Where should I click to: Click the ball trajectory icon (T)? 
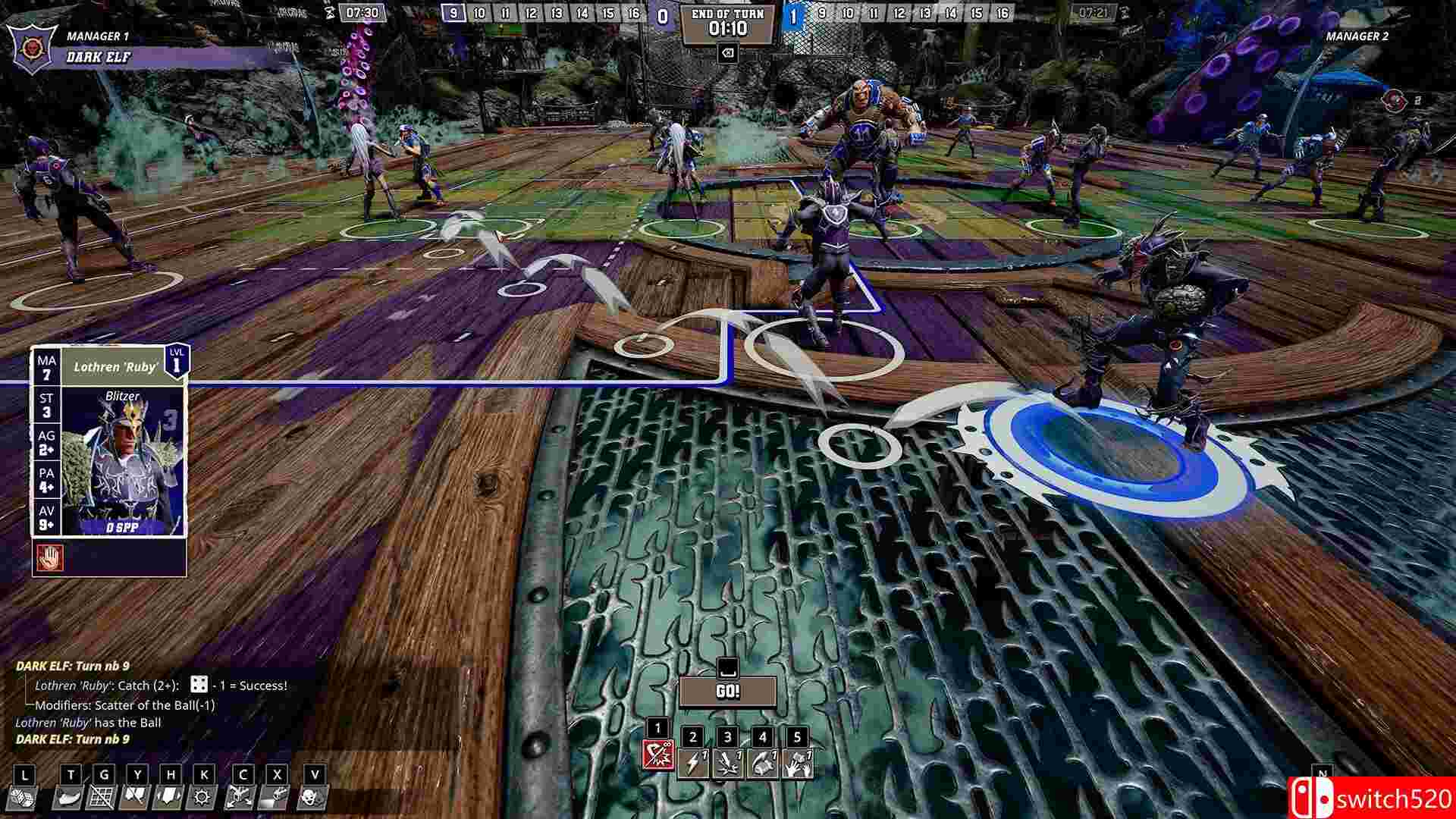tap(68, 798)
